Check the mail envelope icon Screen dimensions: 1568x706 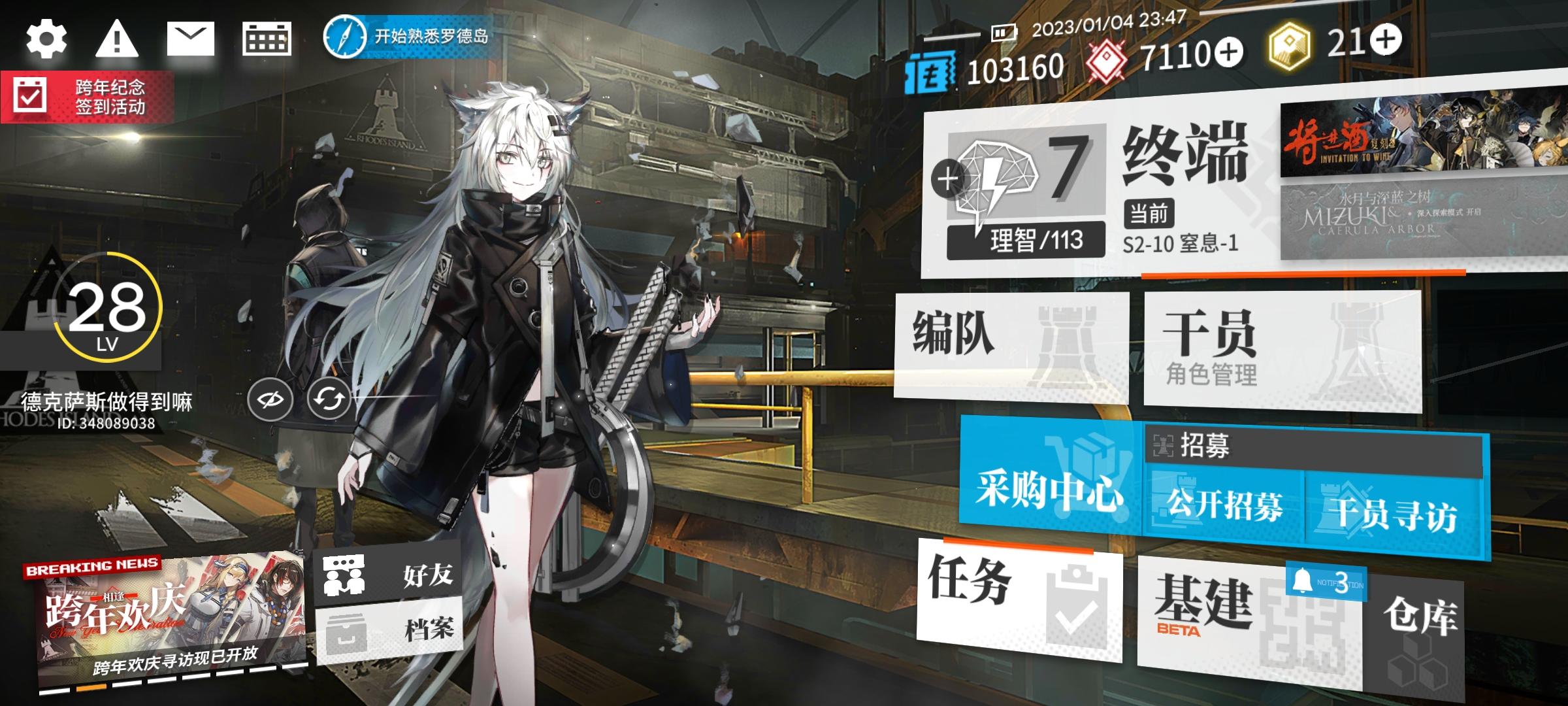coord(191,39)
